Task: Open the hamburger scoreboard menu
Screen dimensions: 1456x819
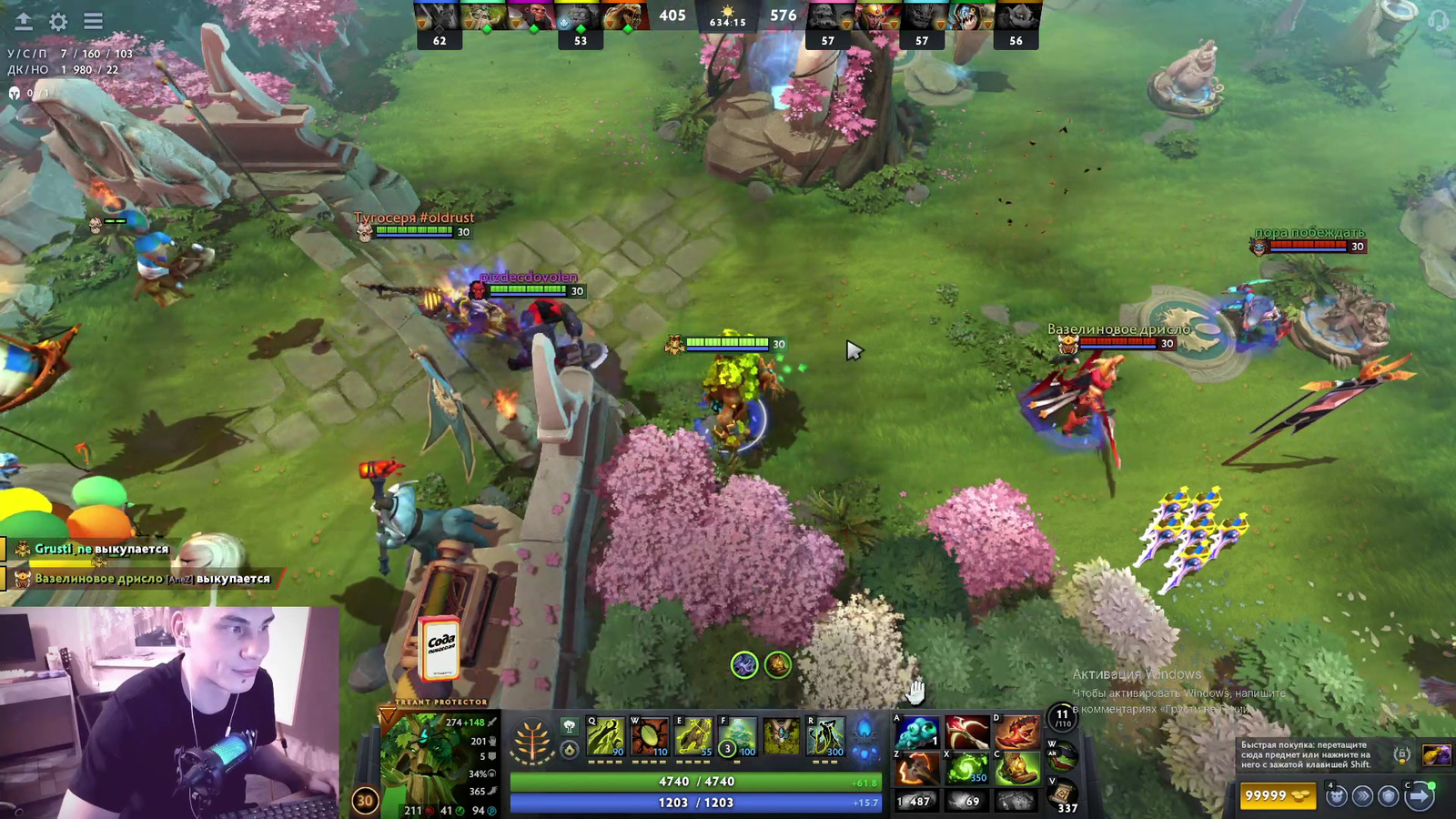Action: click(x=93, y=21)
